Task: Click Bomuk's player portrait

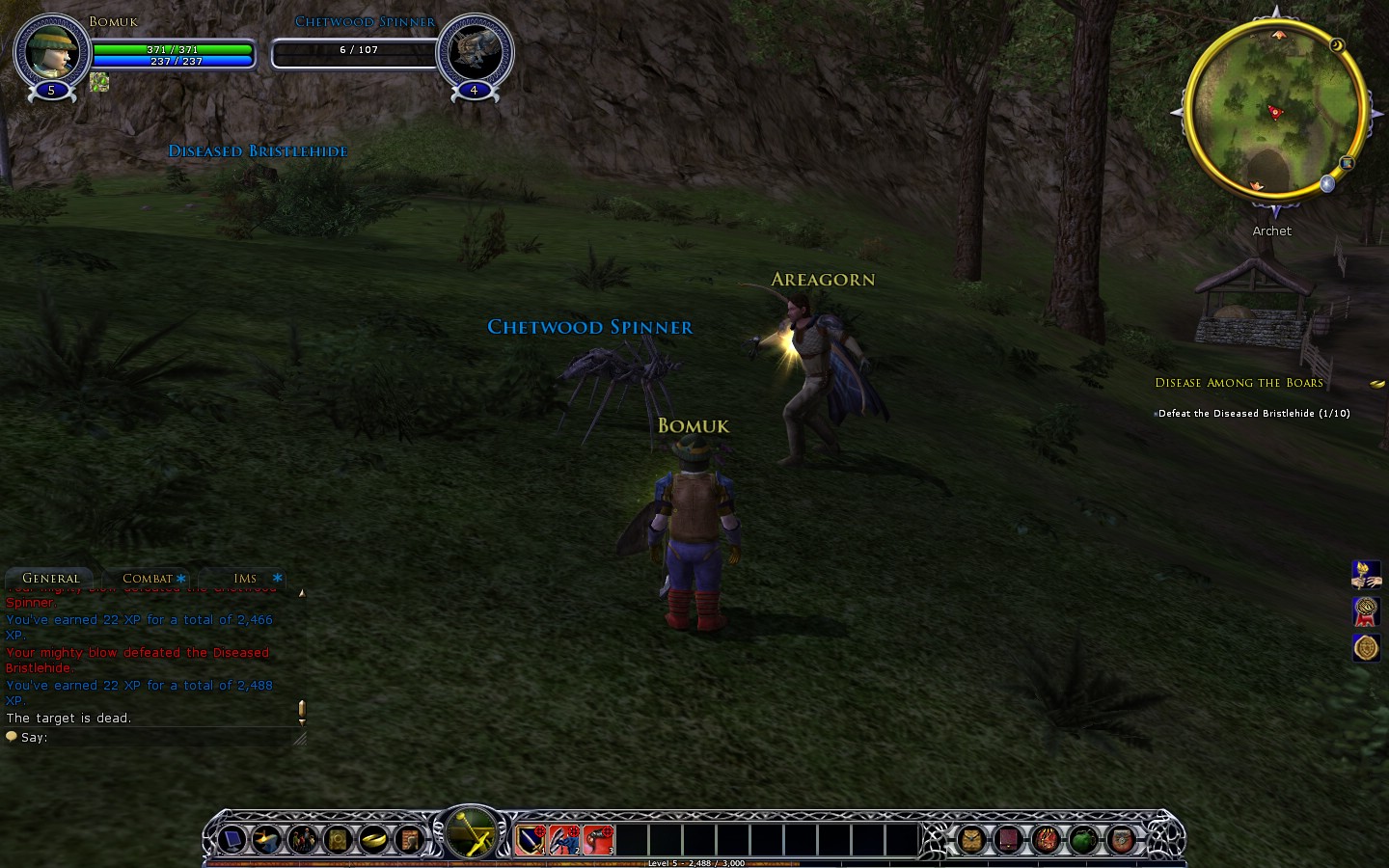Action: [x=51, y=49]
